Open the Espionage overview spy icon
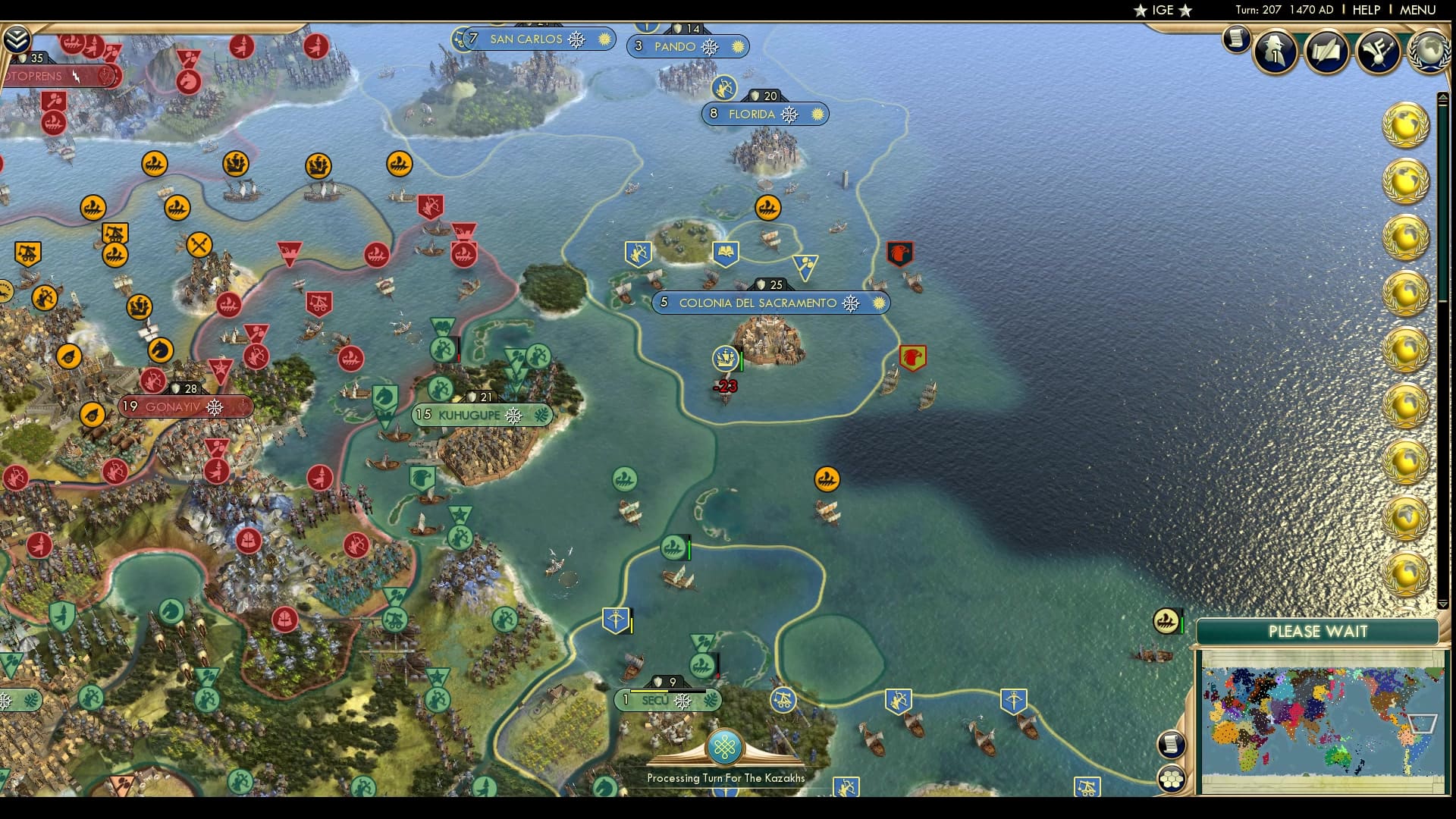 coord(1276,52)
